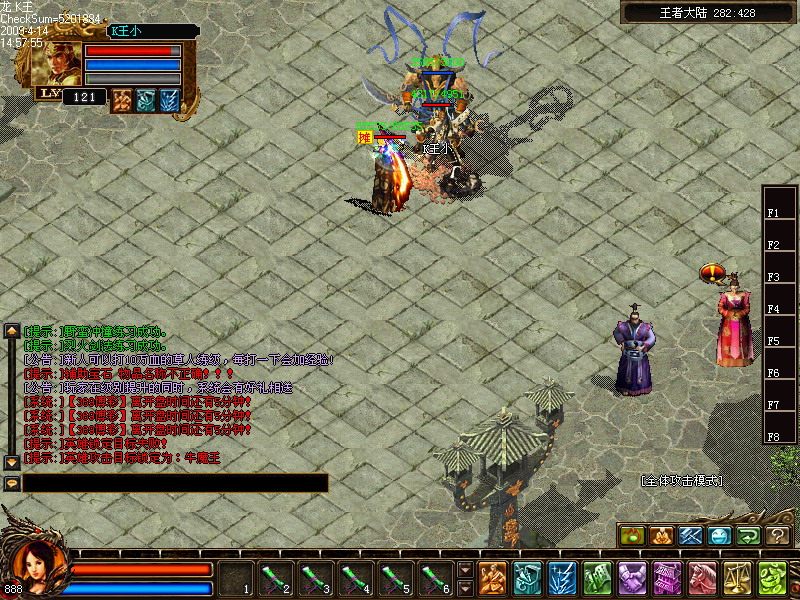The image size is (800, 600).
Task: Use the green scroll in hotbar slot 6
Action: [x=435, y=578]
